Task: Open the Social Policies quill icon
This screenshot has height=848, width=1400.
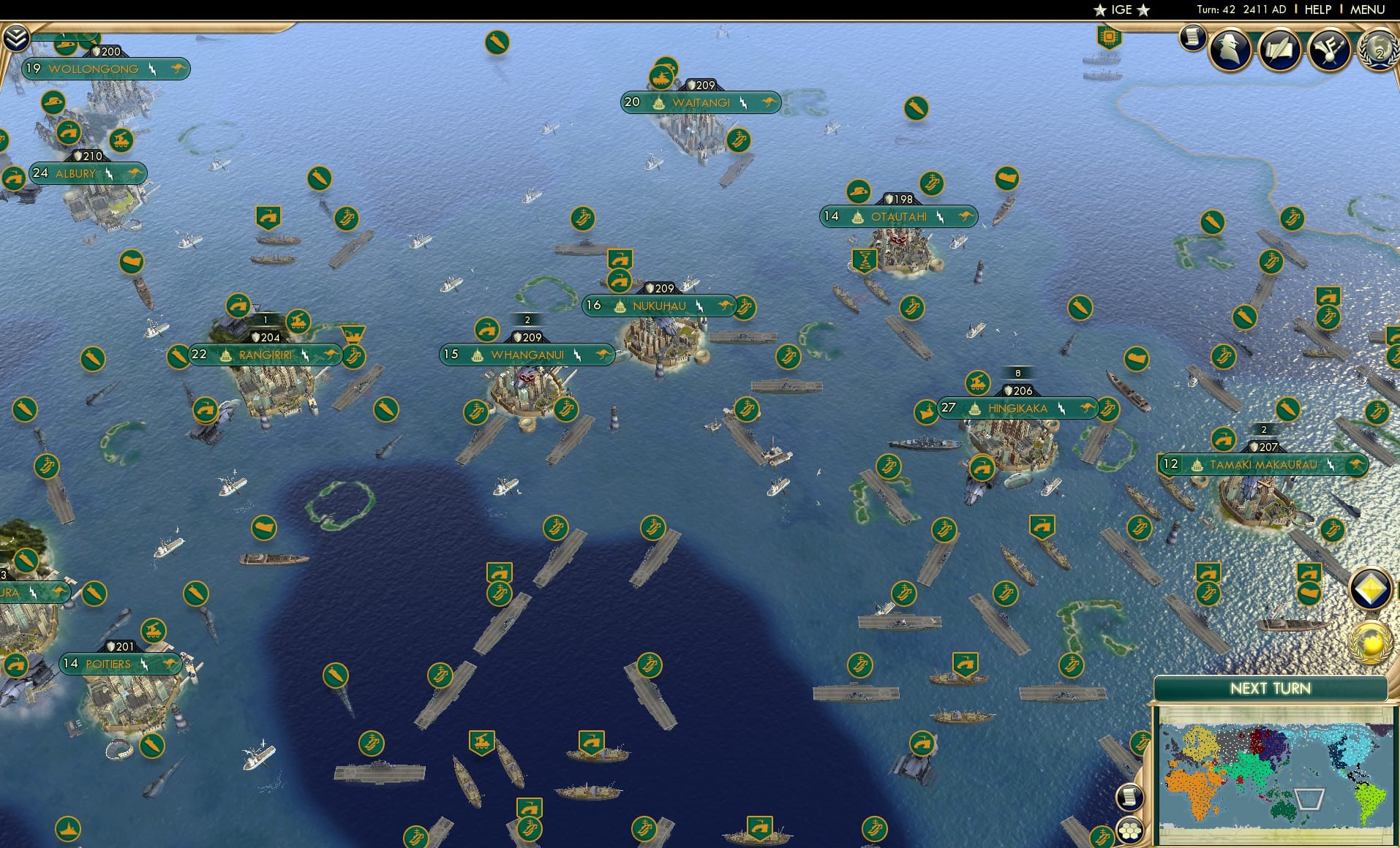Action: click(x=1279, y=50)
